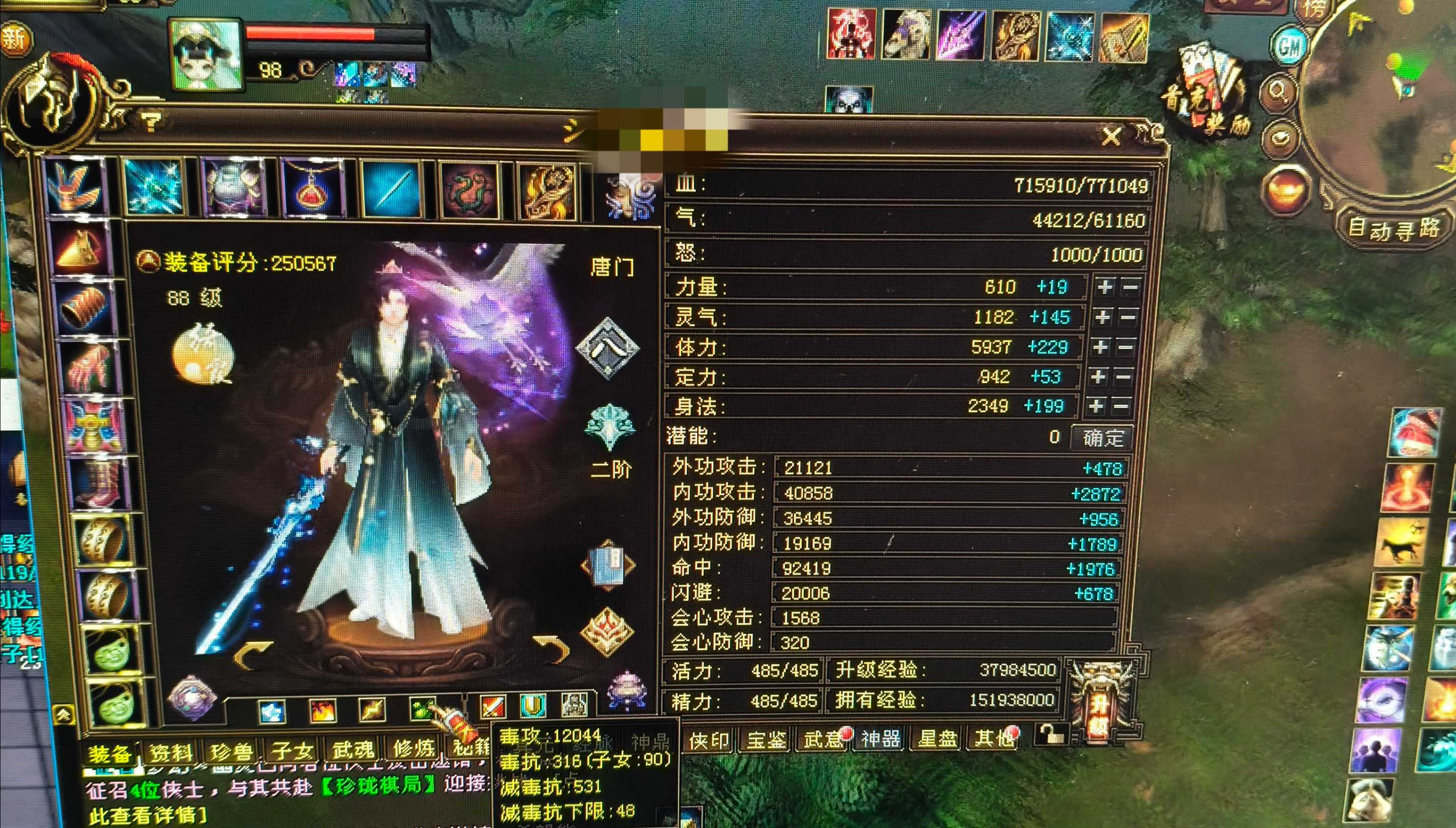Switch to the 修炼 tab
Image resolution: width=1456 pixels, height=828 pixels.
click(413, 747)
